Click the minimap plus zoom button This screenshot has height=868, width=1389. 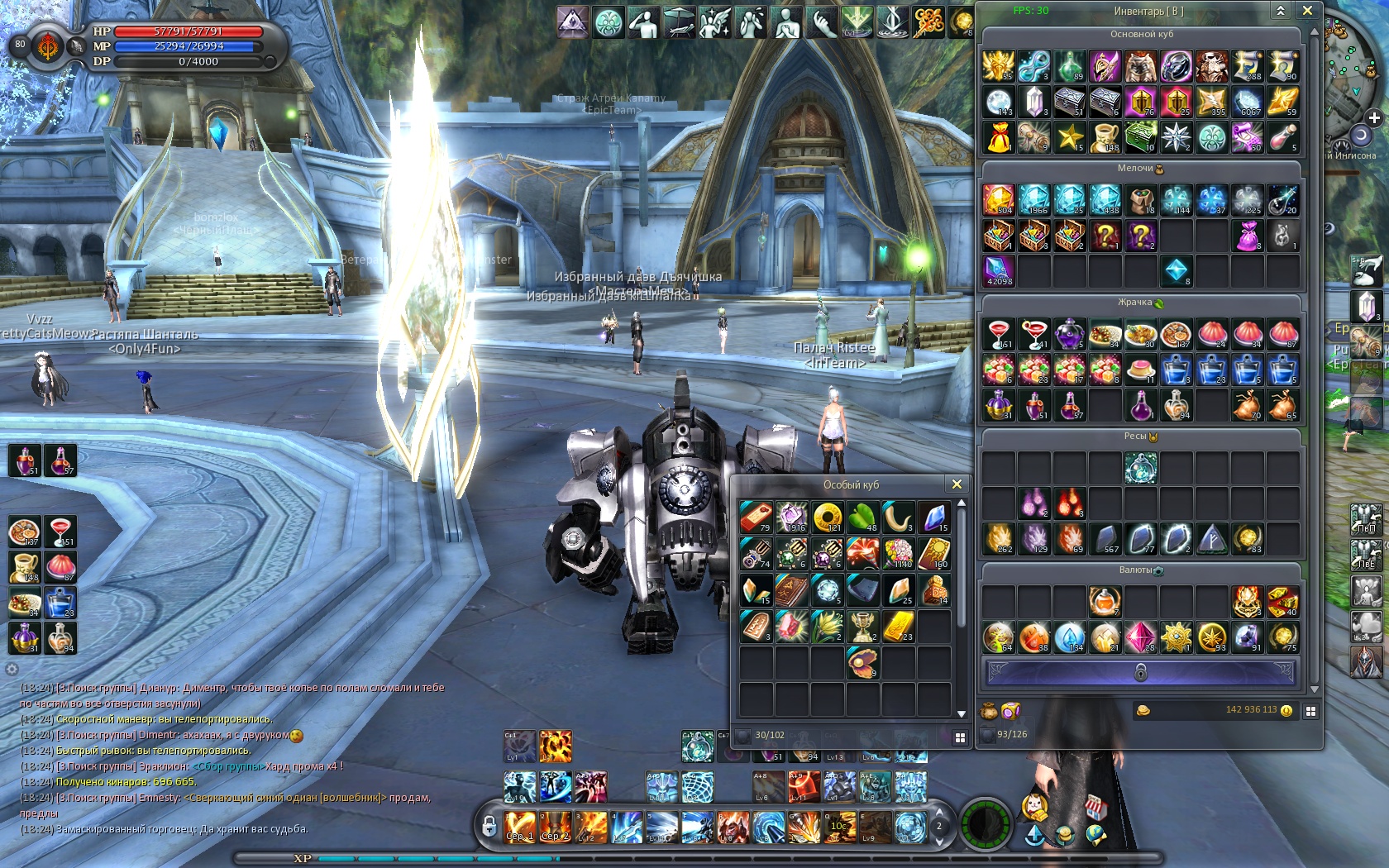point(1374,118)
